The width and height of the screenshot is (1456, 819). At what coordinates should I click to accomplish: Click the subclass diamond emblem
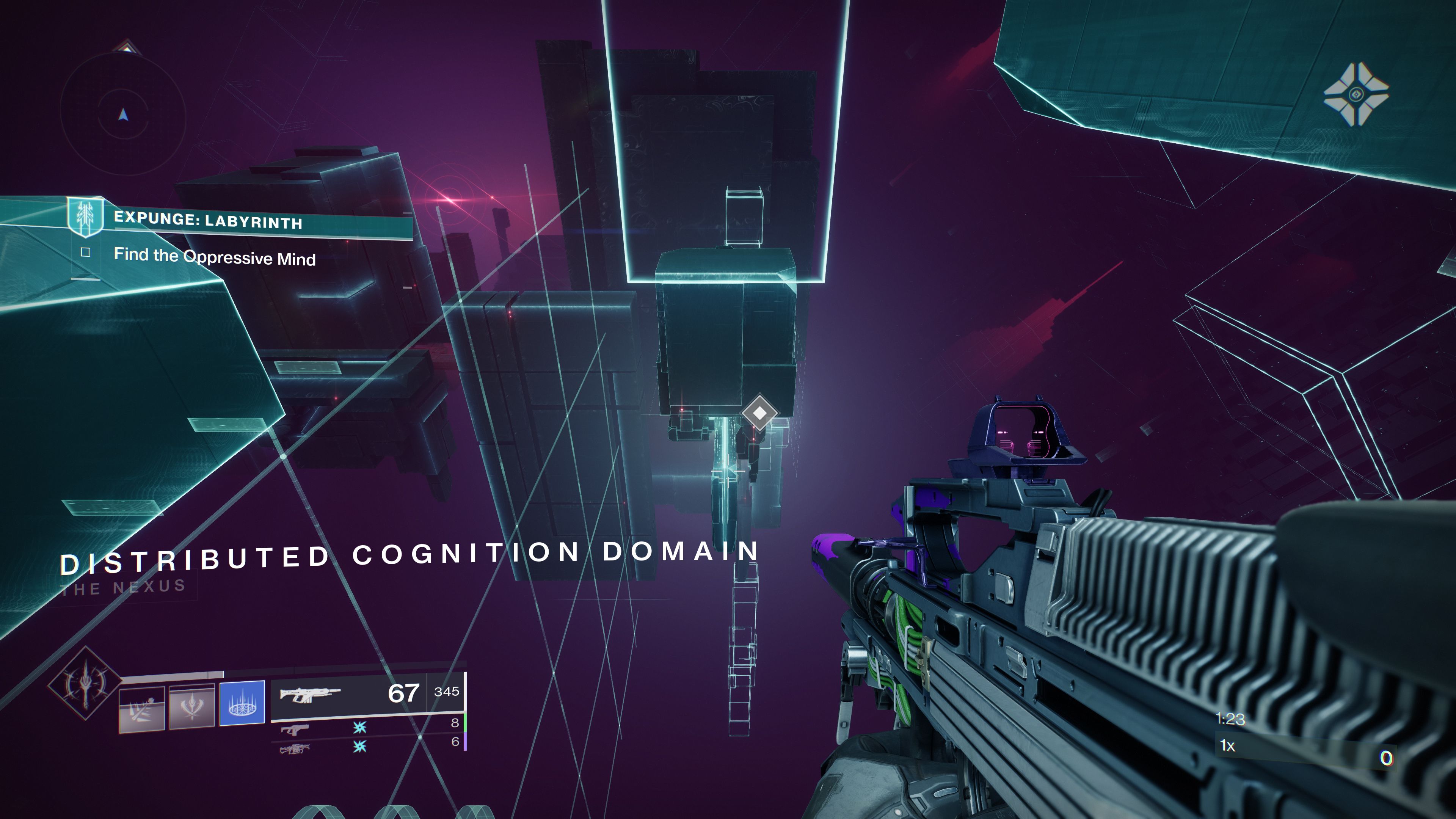point(85,682)
